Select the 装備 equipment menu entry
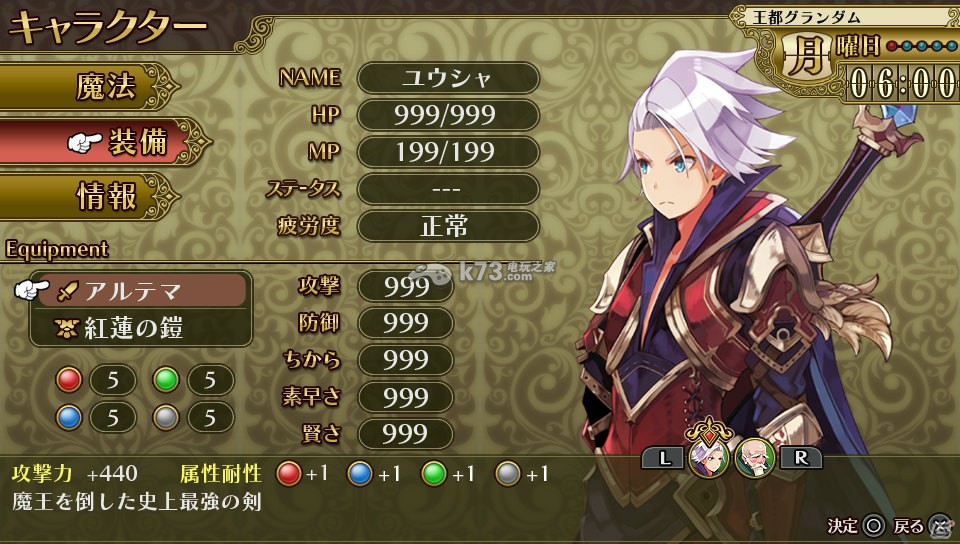 click(x=120, y=142)
